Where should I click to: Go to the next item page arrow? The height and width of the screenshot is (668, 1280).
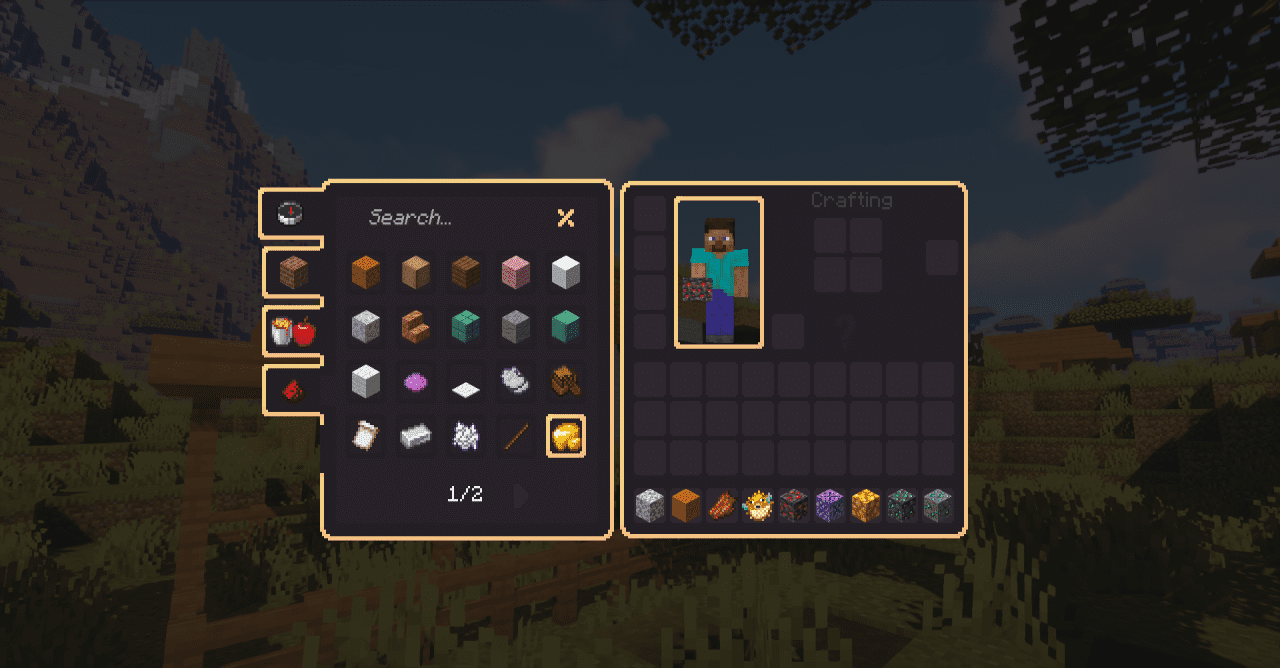pos(520,495)
